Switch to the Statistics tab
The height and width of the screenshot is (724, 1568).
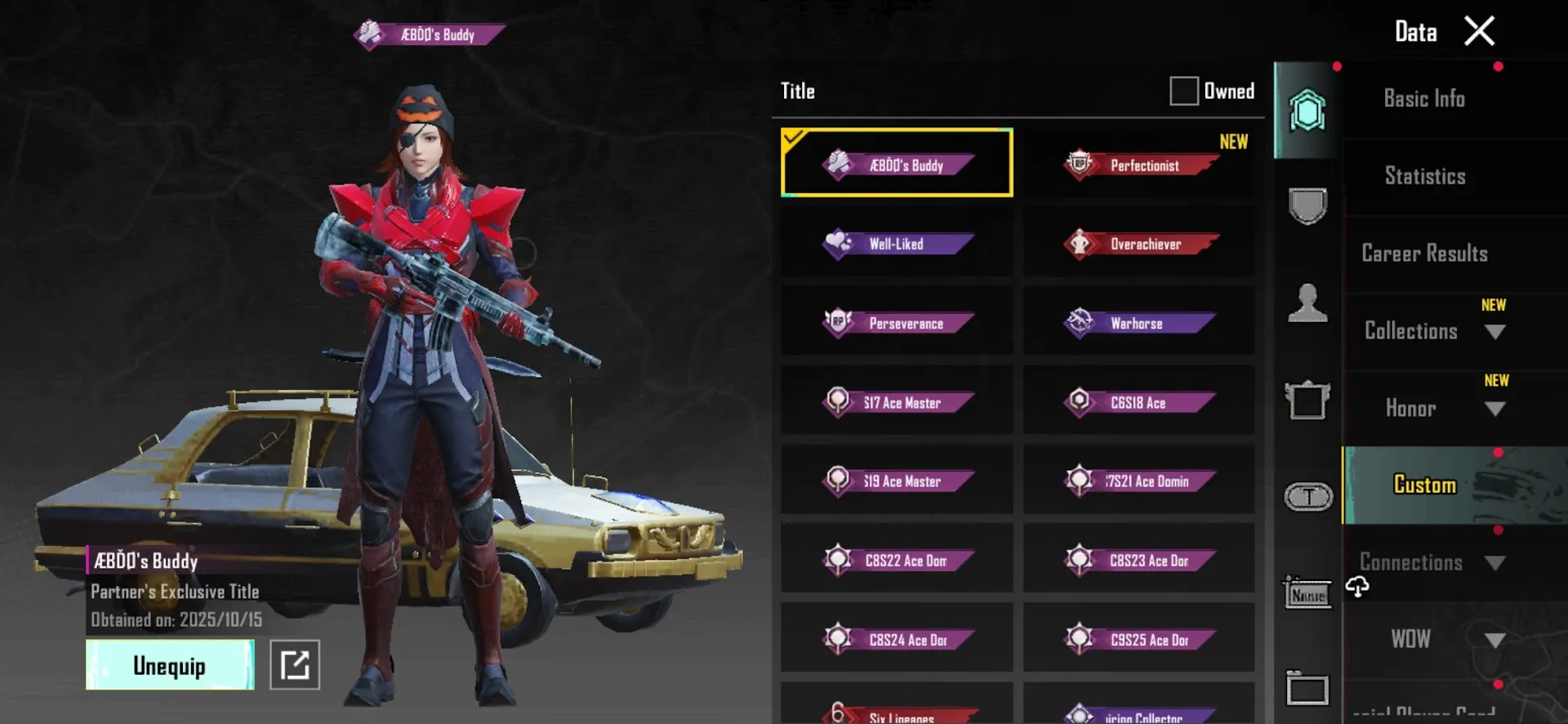tap(1424, 175)
